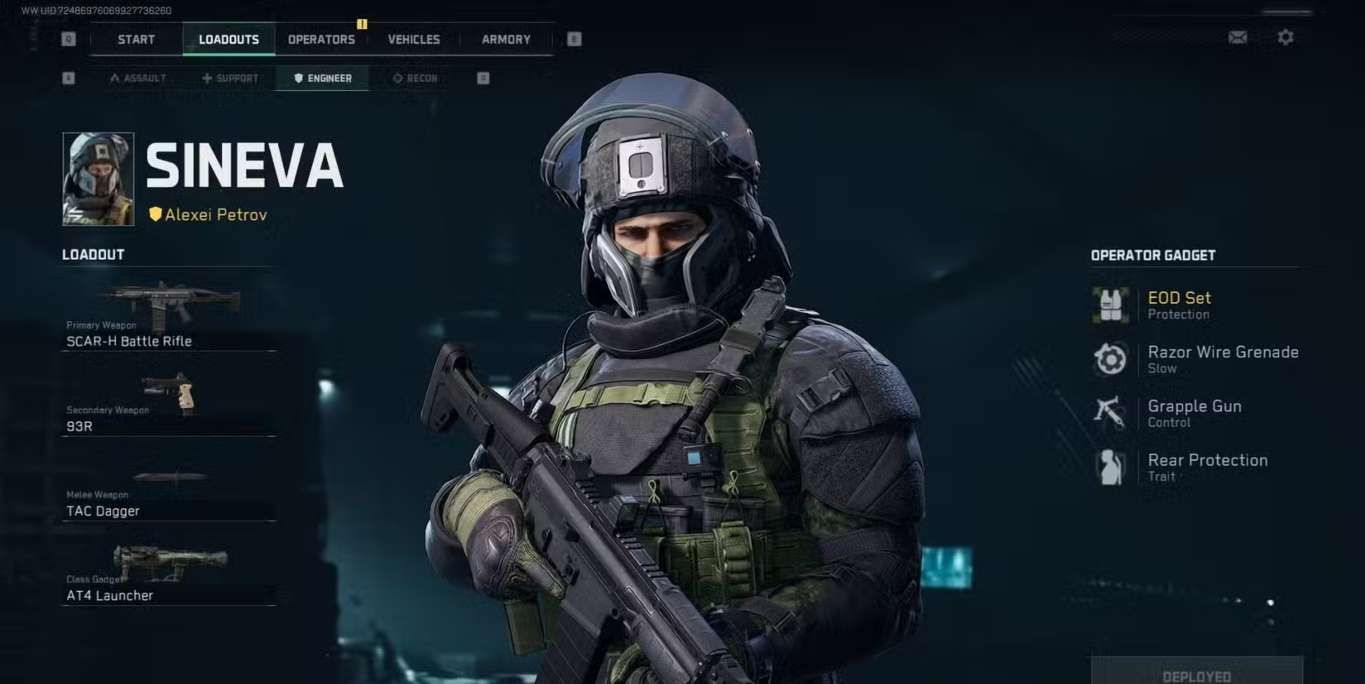
Task: Select the Engineer class tab
Action: pyautogui.click(x=322, y=78)
